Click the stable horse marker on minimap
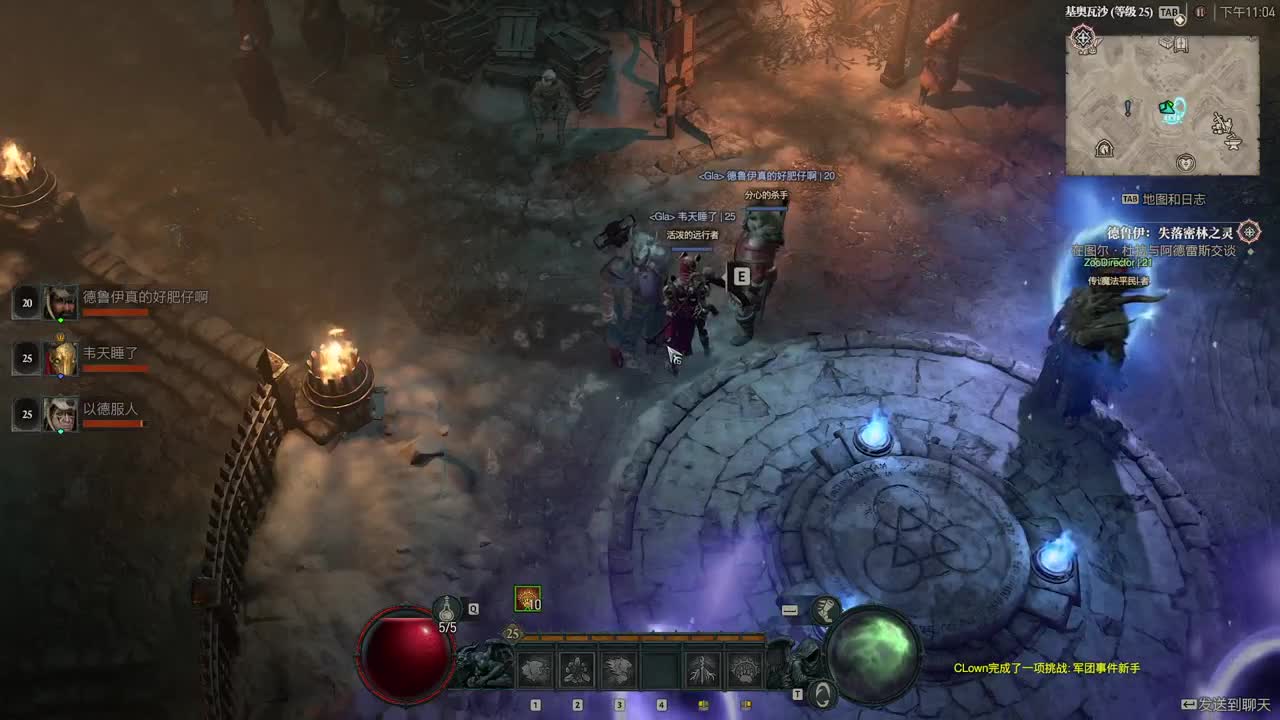This screenshot has width=1280, height=720. point(1104,149)
